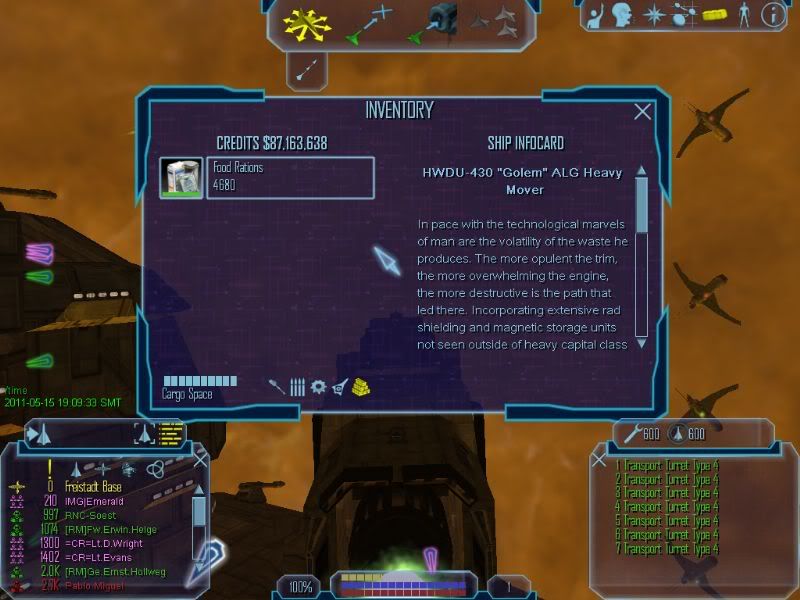Open the Information 'i' icon
Screen dimensions: 800x600
coord(771,14)
